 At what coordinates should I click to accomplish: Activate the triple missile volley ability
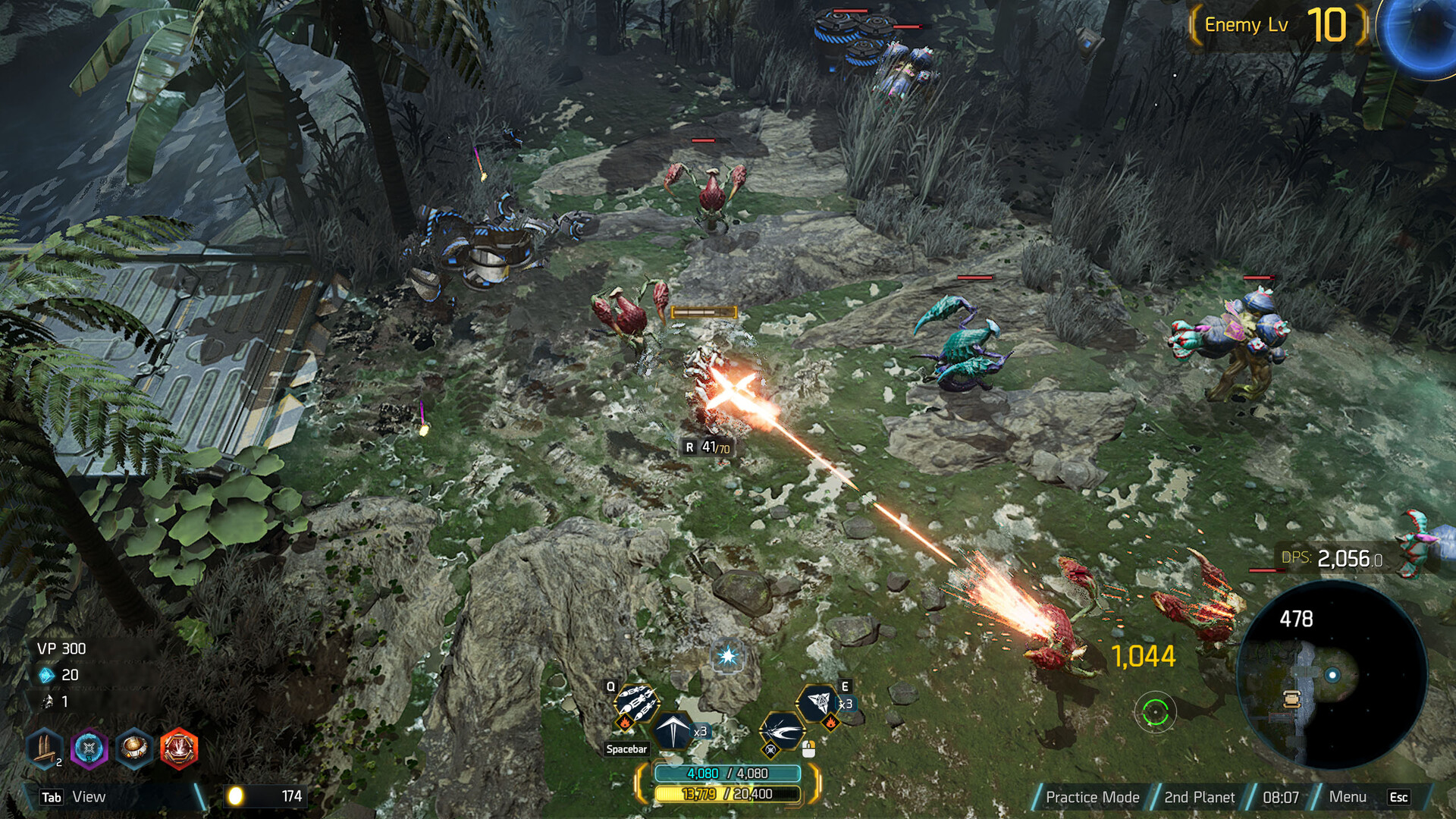pyautogui.click(x=635, y=701)
